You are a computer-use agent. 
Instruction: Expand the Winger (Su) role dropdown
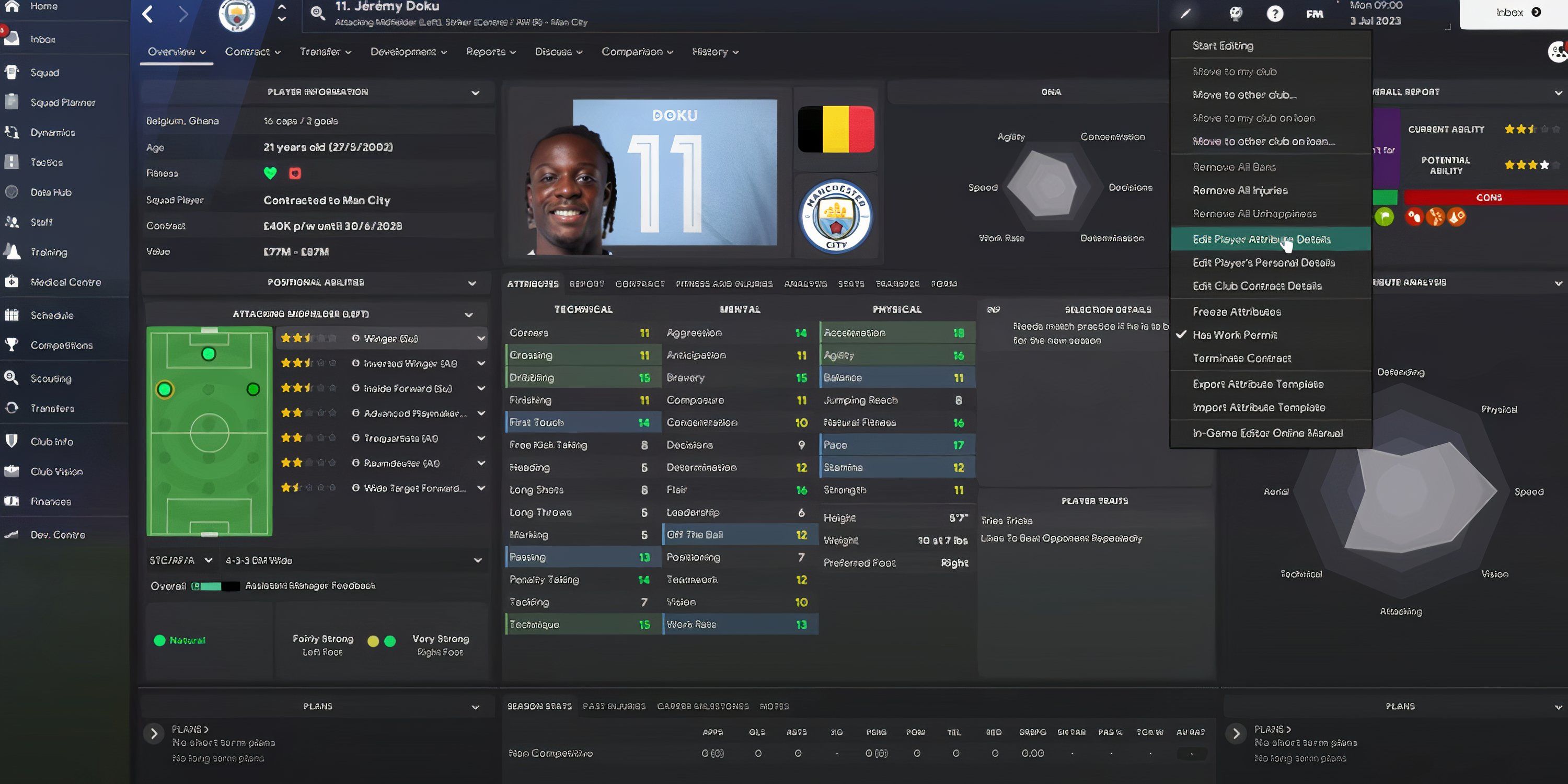481,338
